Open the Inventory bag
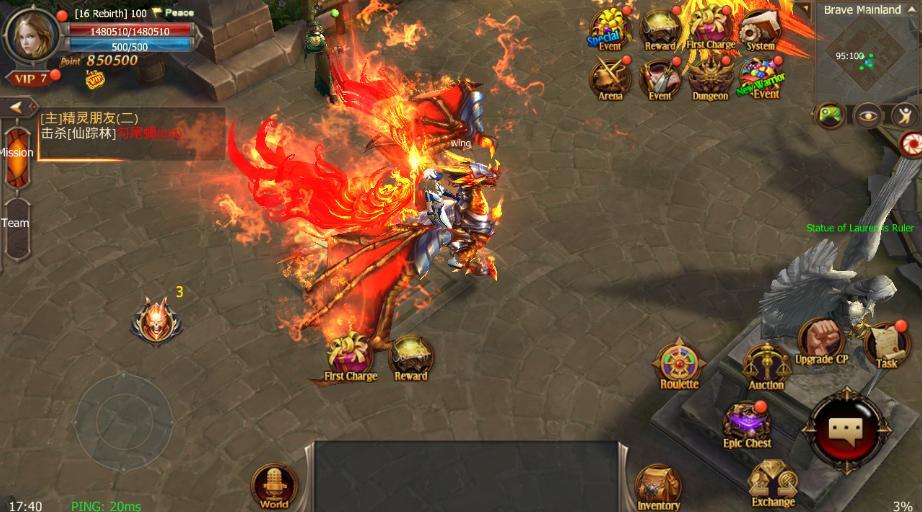Image resolution: width=922 pixels, height=512 pixels. click(x=659, y=487)
